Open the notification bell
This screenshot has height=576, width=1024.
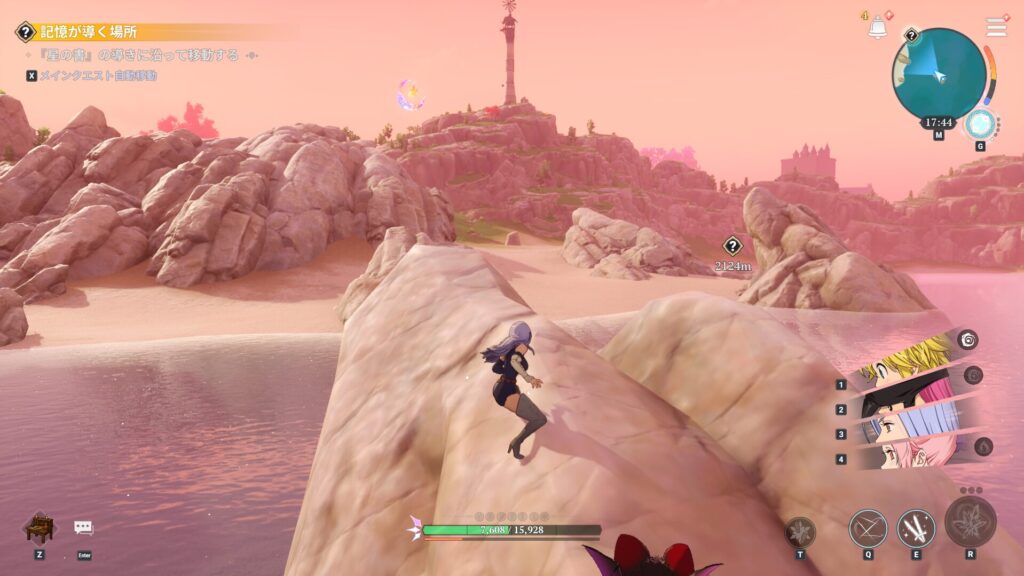(x=878, y=28)
